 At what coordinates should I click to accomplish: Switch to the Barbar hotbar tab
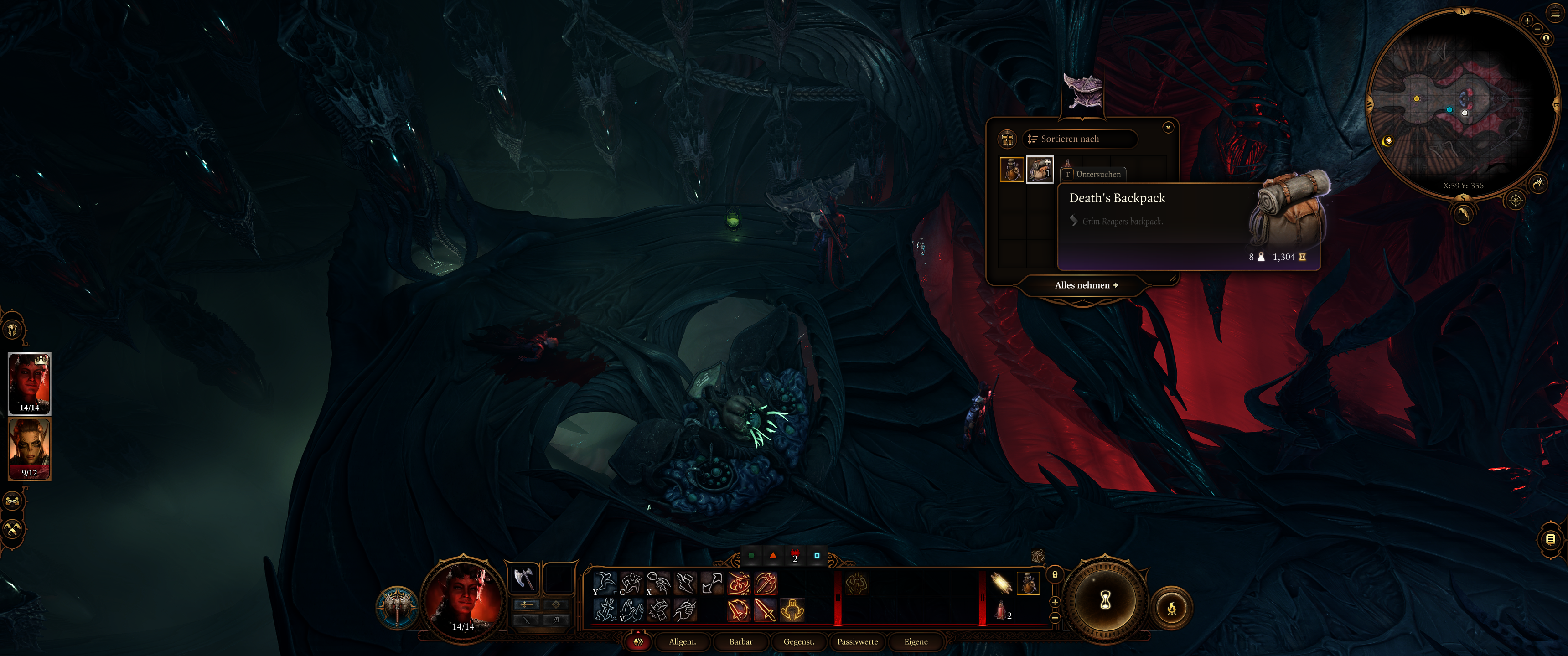[740, 641]
